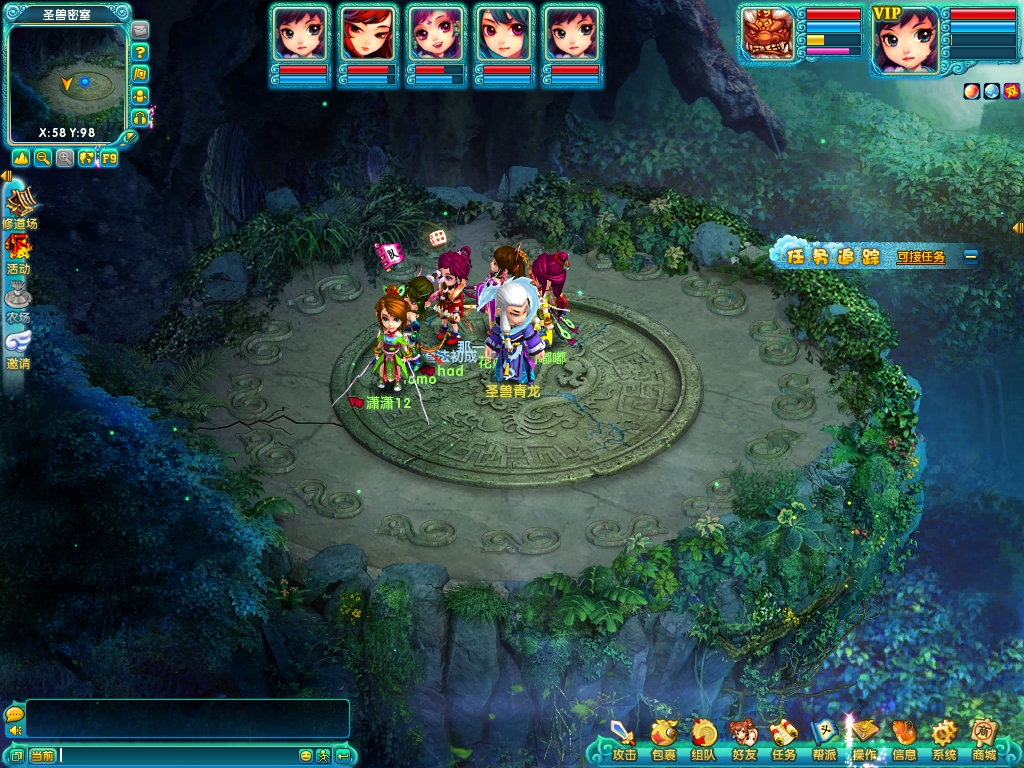Click the yellow question mark help button
1024x768 pixels.
coord(141,52)
